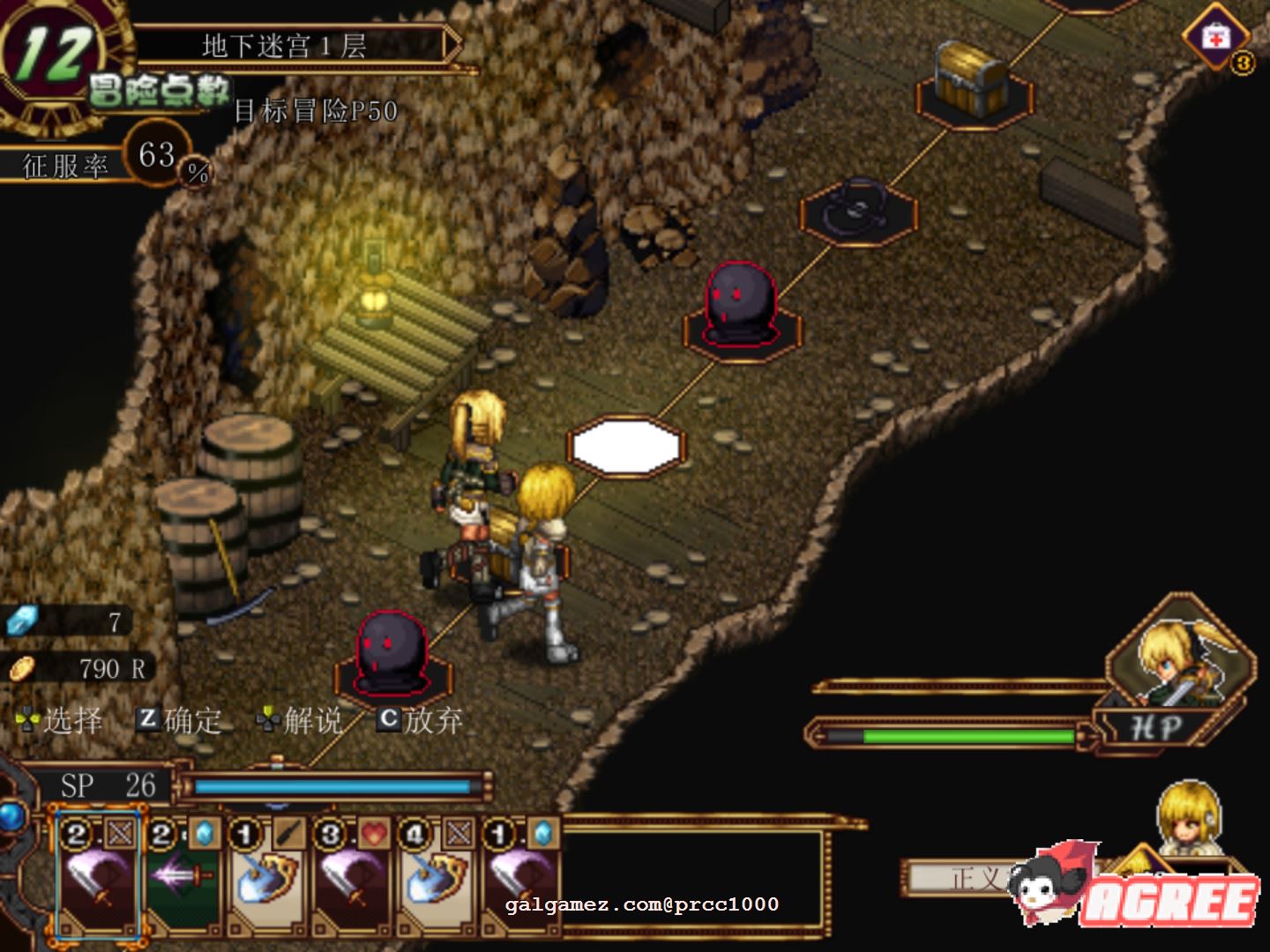Viewport: 1270px width, 952px height.
Task: Click the blue orb beside the card hand
Action: [x=11, y=815]
